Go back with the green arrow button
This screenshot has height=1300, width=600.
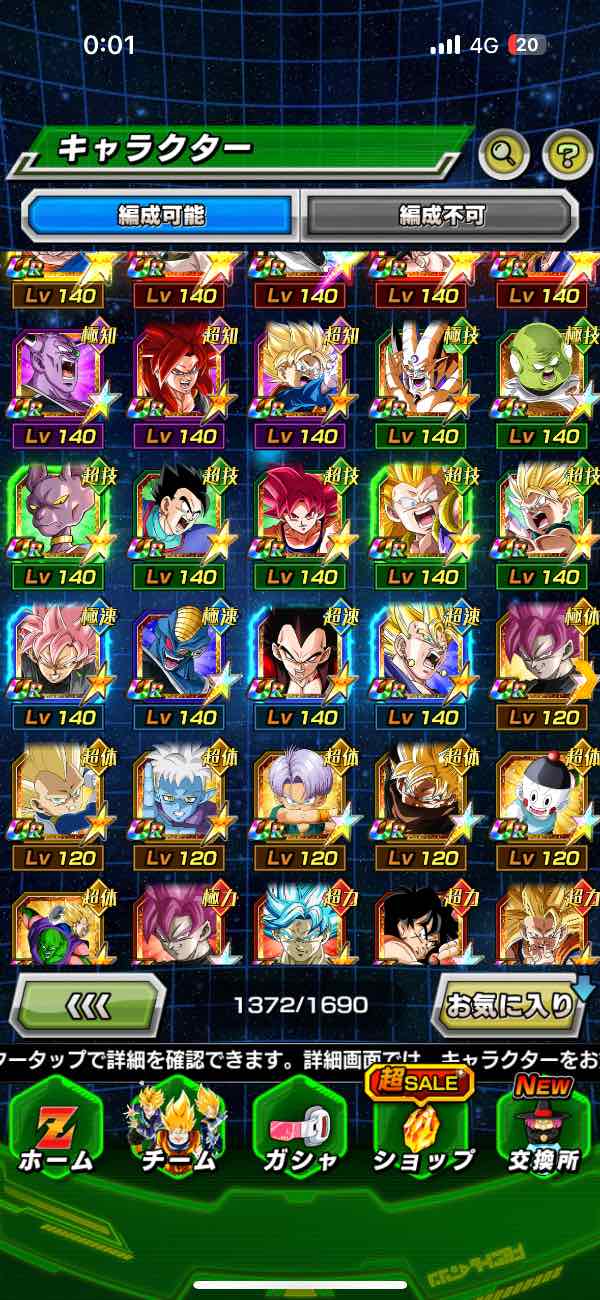(88, 1004)
